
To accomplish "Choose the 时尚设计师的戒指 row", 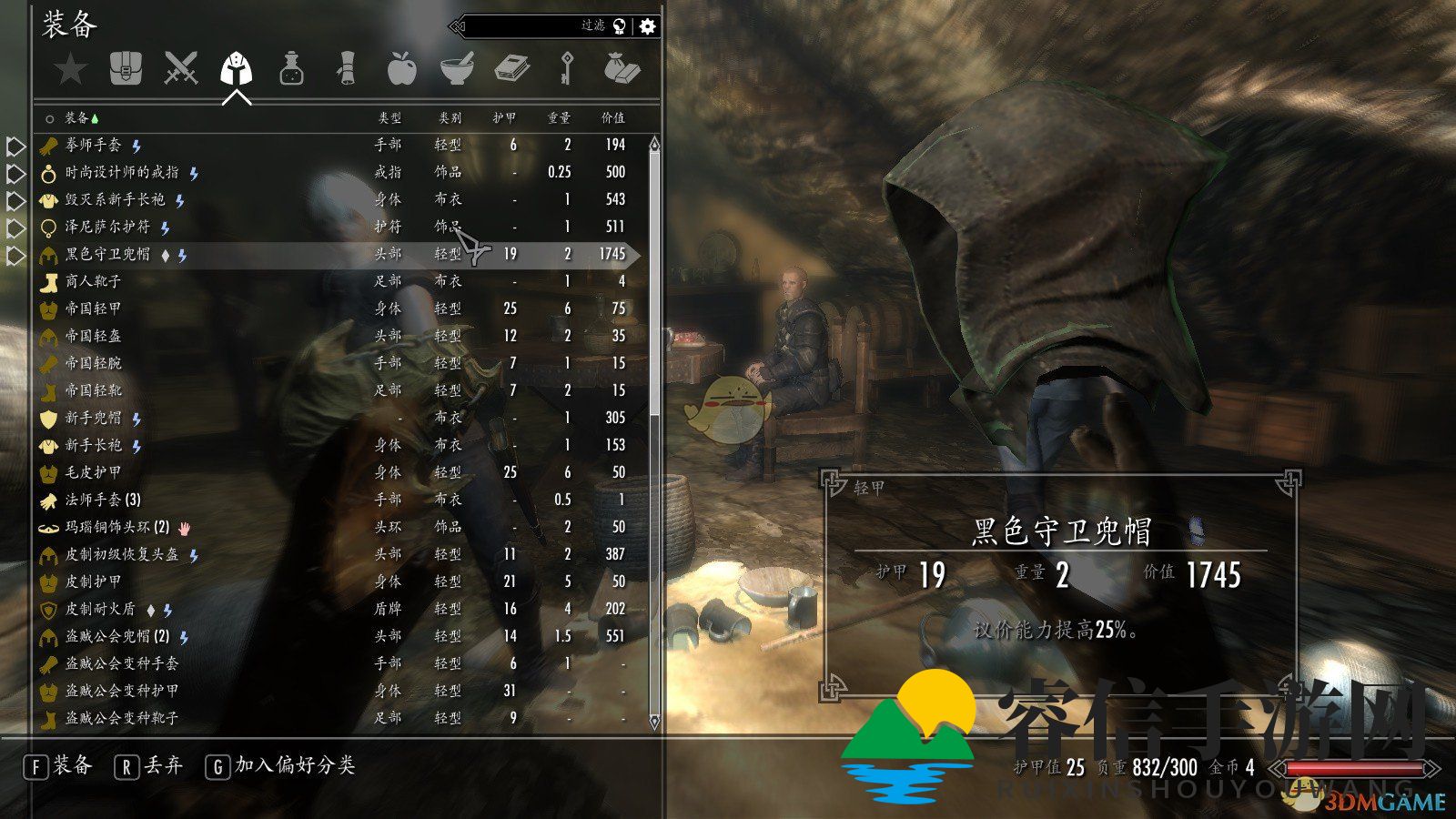I will [x=122, y=172].
